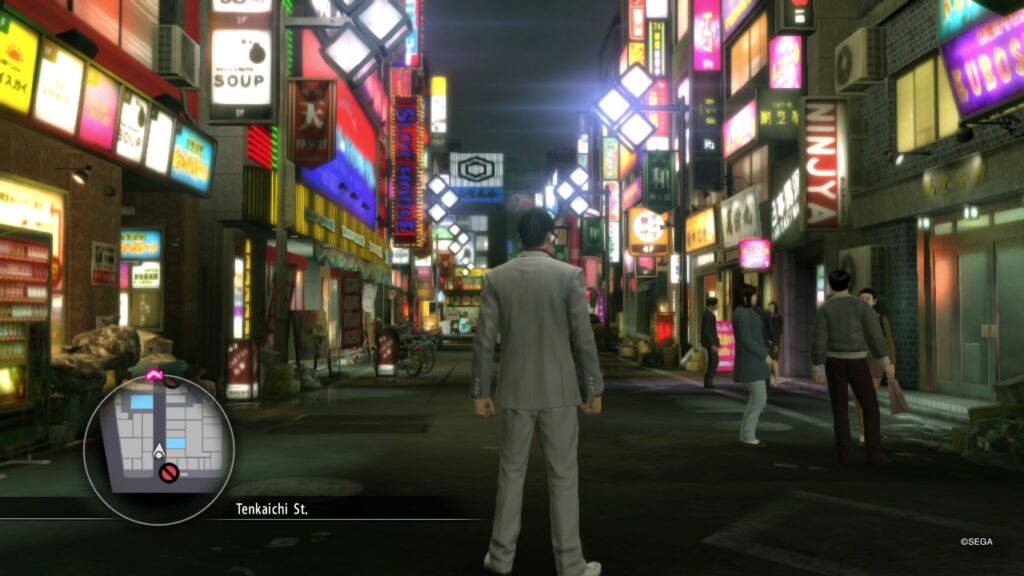This screenshot has width=1024, height=576.
Task: Click the red no-entry marker on the minimap
Action: point(169,473)
